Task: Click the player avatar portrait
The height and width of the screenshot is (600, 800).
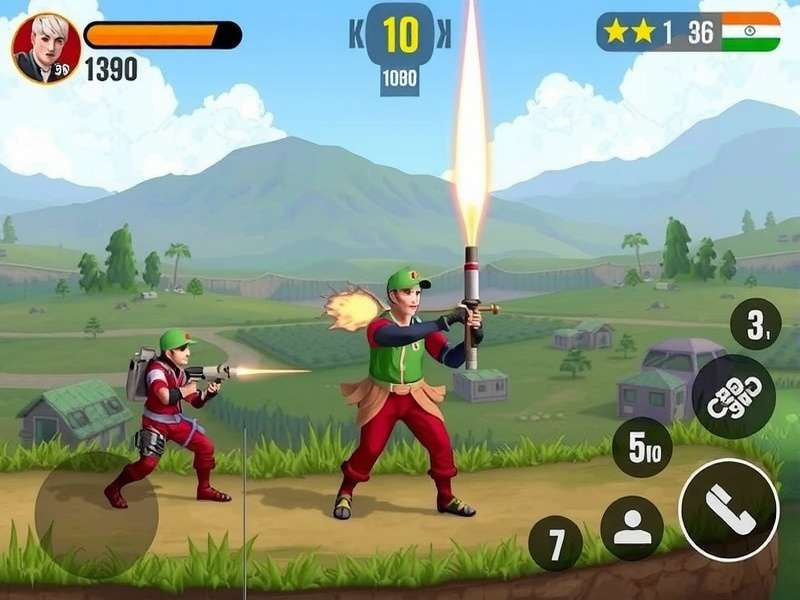Action: [x=46, y=48]
